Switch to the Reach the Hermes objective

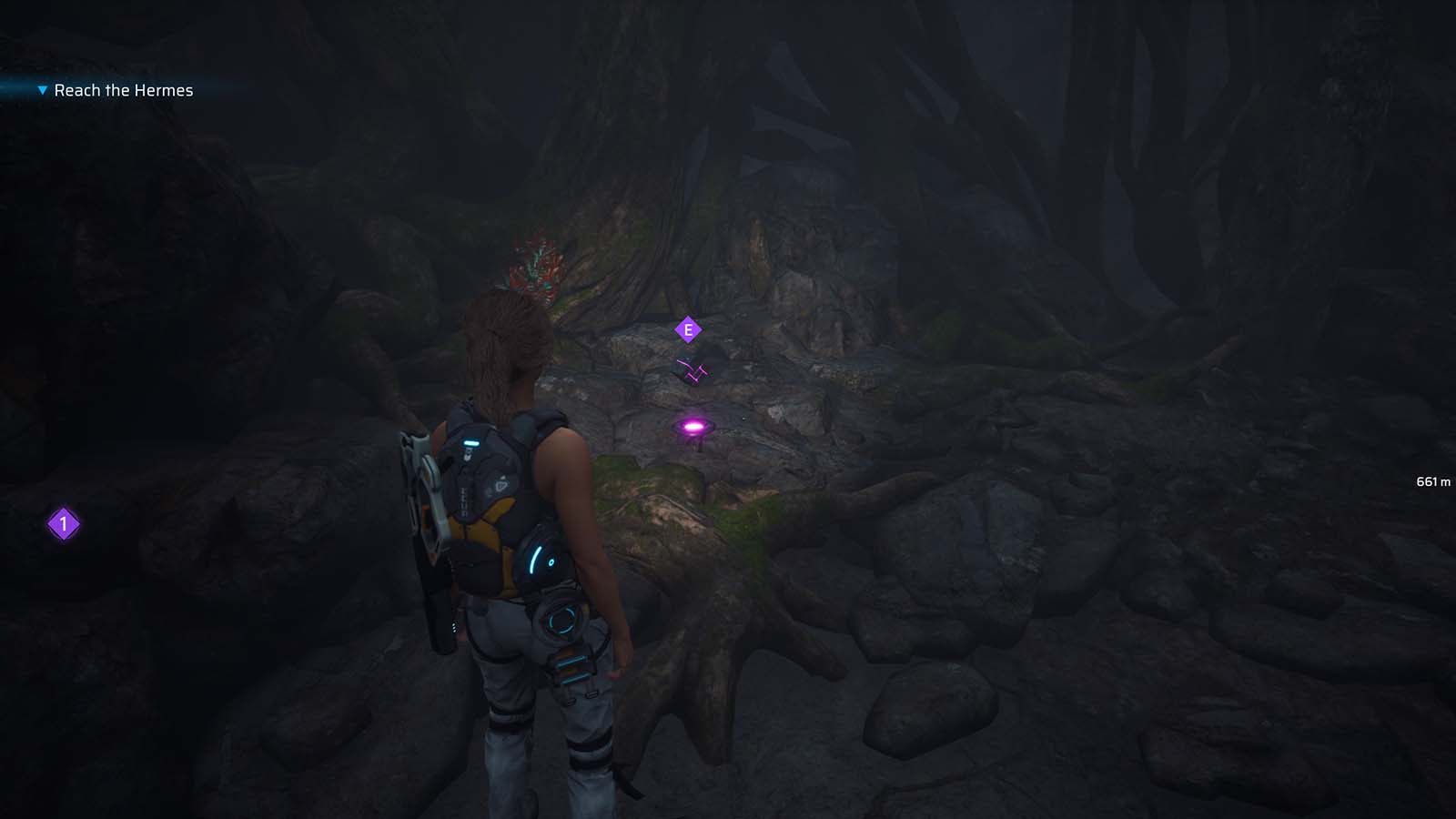122,90
